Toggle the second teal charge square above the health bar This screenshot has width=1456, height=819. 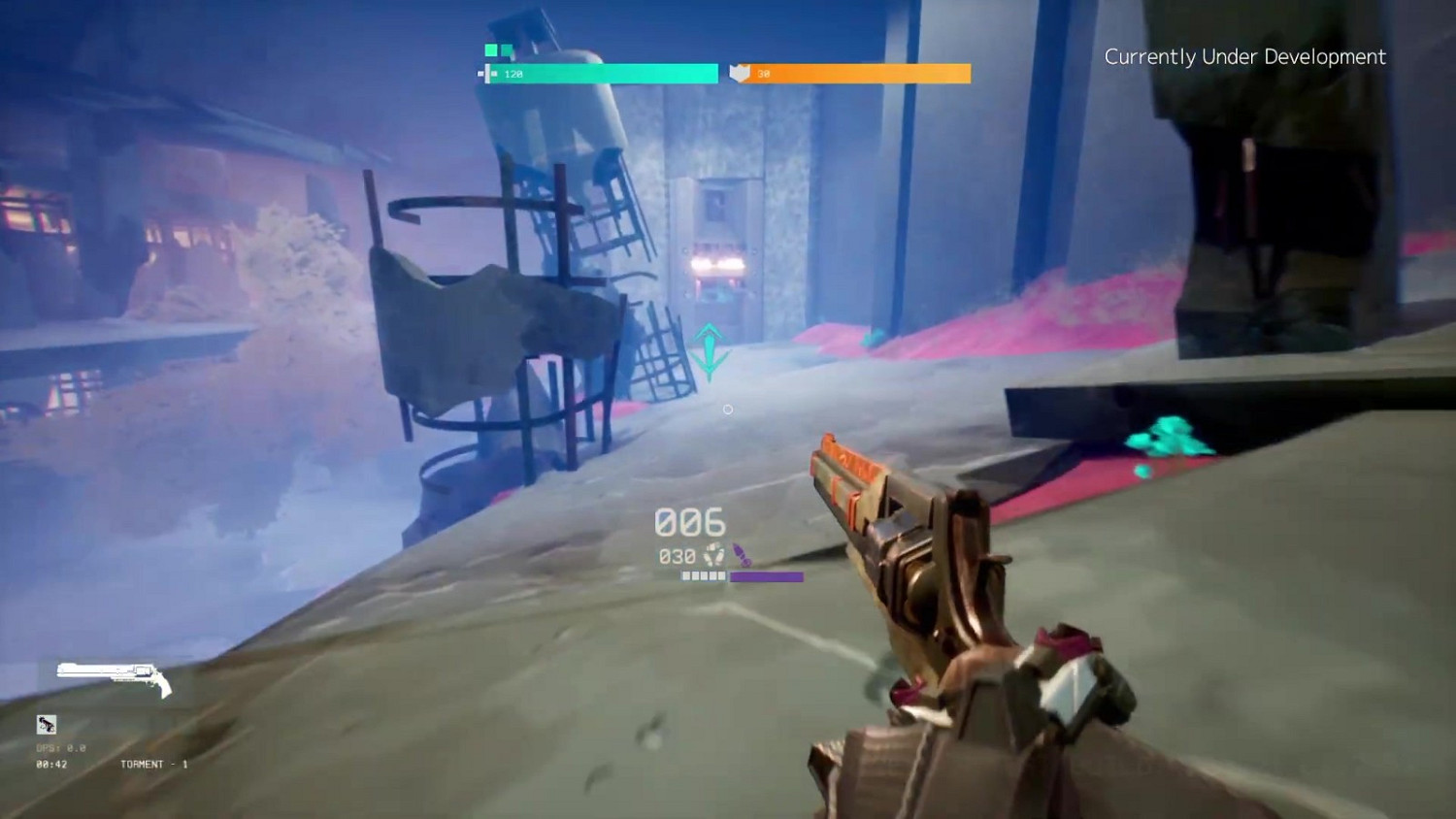507,49
